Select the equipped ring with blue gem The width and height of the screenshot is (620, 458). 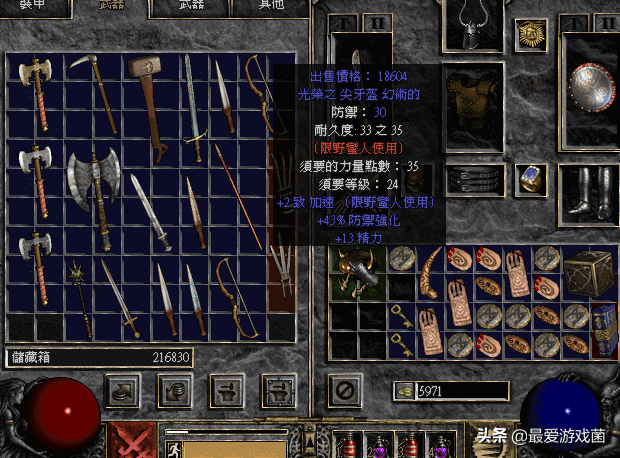[531, 179]
